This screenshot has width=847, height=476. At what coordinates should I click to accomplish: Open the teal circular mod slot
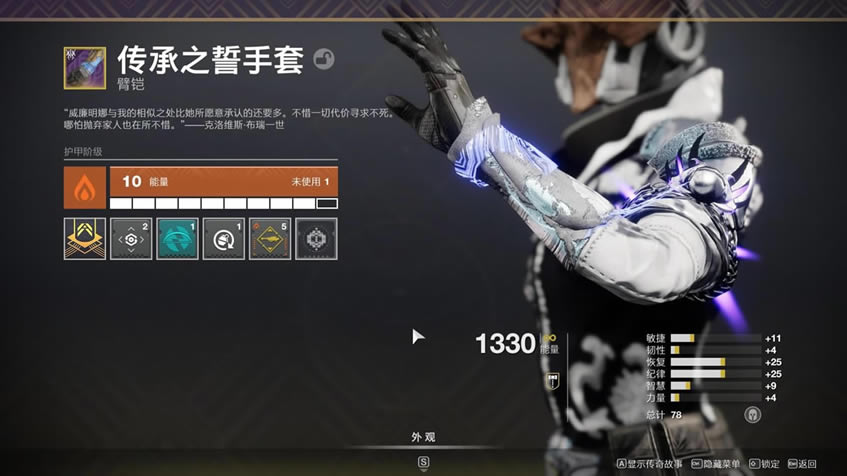(x=177, y=239)
